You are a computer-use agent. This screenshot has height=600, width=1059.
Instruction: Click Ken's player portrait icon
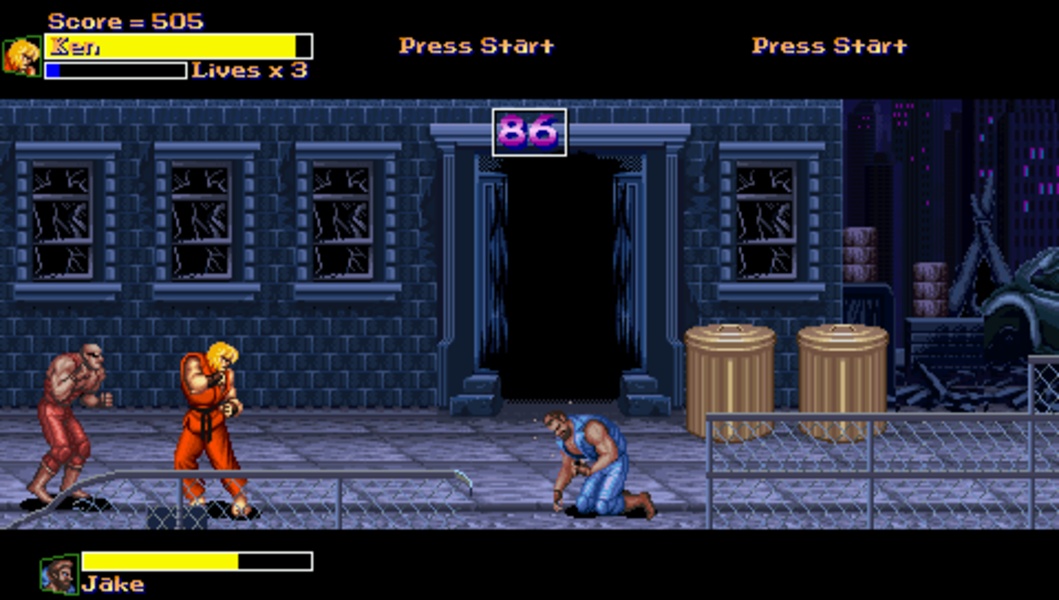[x=21, y=57]
